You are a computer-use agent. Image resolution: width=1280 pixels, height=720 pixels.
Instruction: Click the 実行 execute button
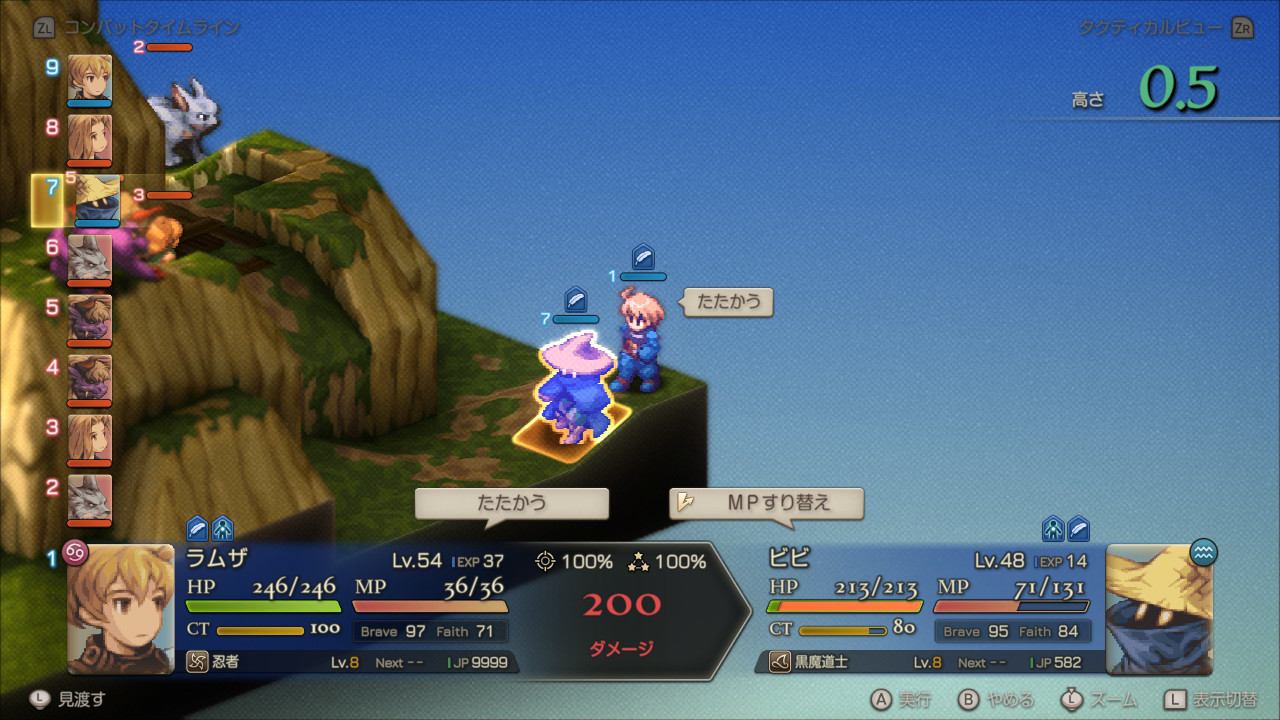(901, 699)
